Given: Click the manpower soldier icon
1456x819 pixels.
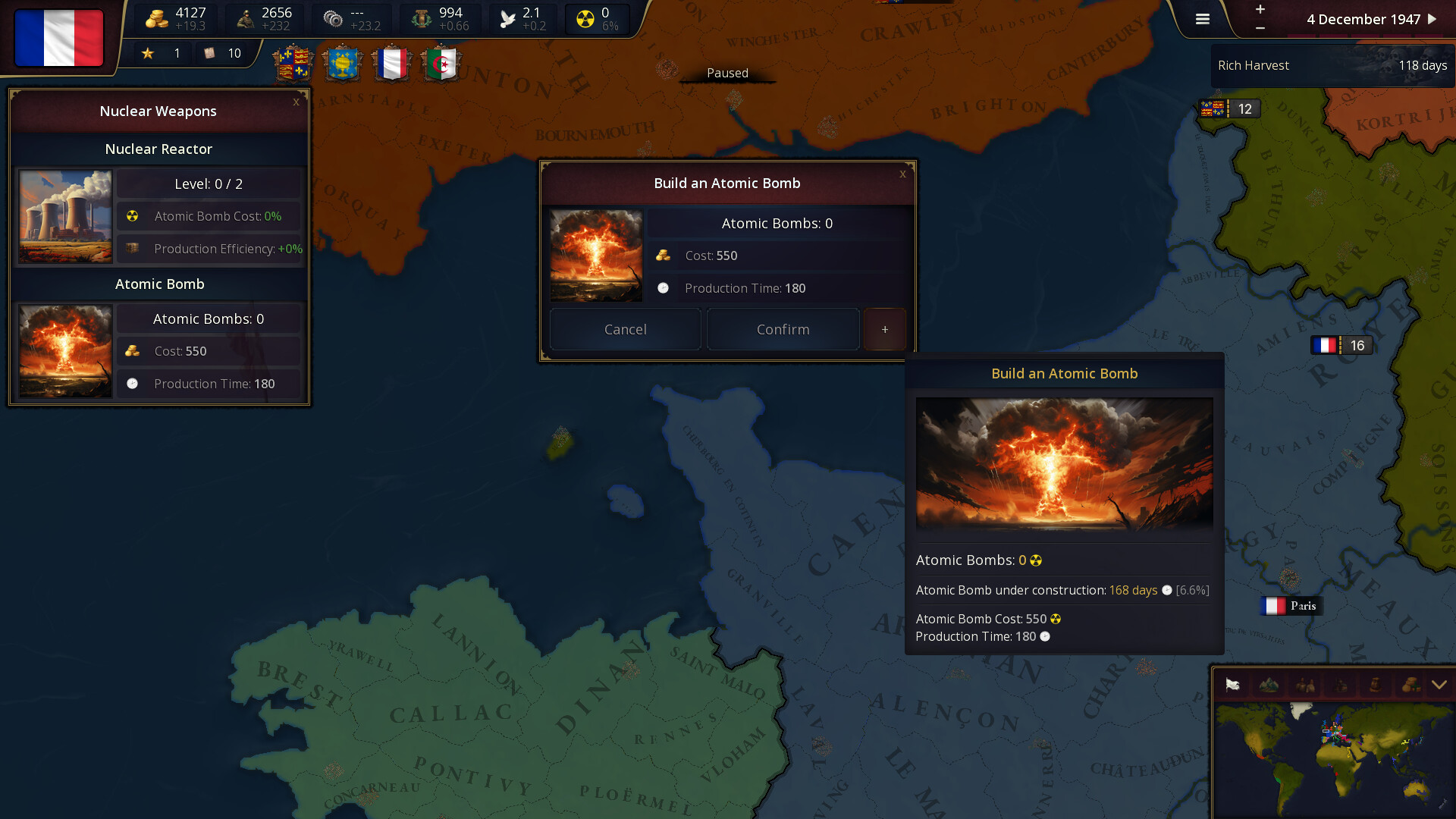Looking at the screenshot, I should [244, 17].
